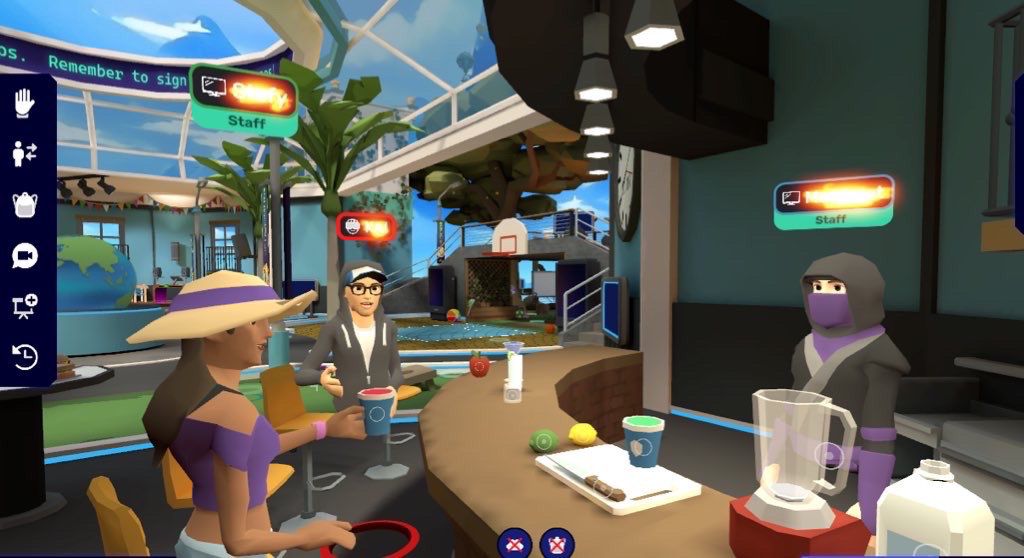
Task: Add a presentation board with the plus icon
Action: (x=24, y=306)
